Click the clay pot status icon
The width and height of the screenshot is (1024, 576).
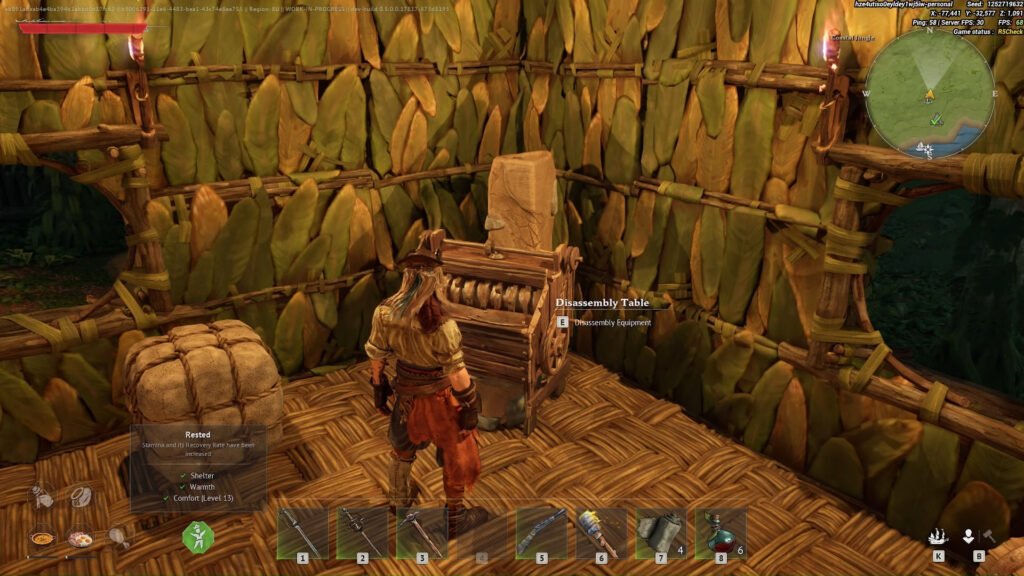(x=80, y=496)
